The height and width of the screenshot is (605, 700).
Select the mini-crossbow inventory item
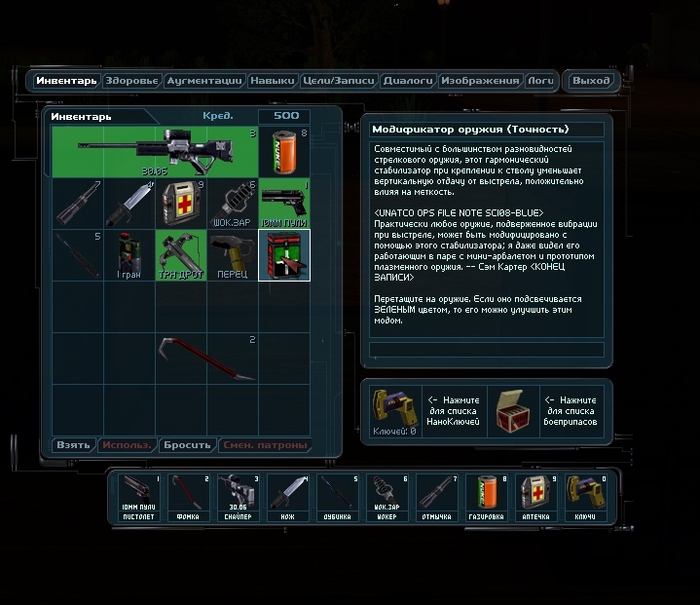point(181,254)
